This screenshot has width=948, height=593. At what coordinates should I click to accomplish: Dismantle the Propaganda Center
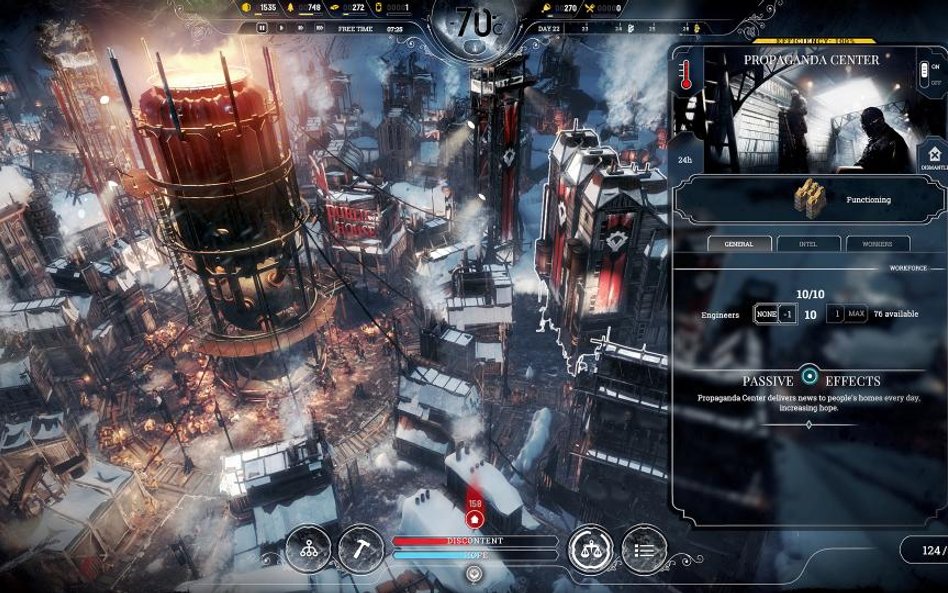point(932,157)
